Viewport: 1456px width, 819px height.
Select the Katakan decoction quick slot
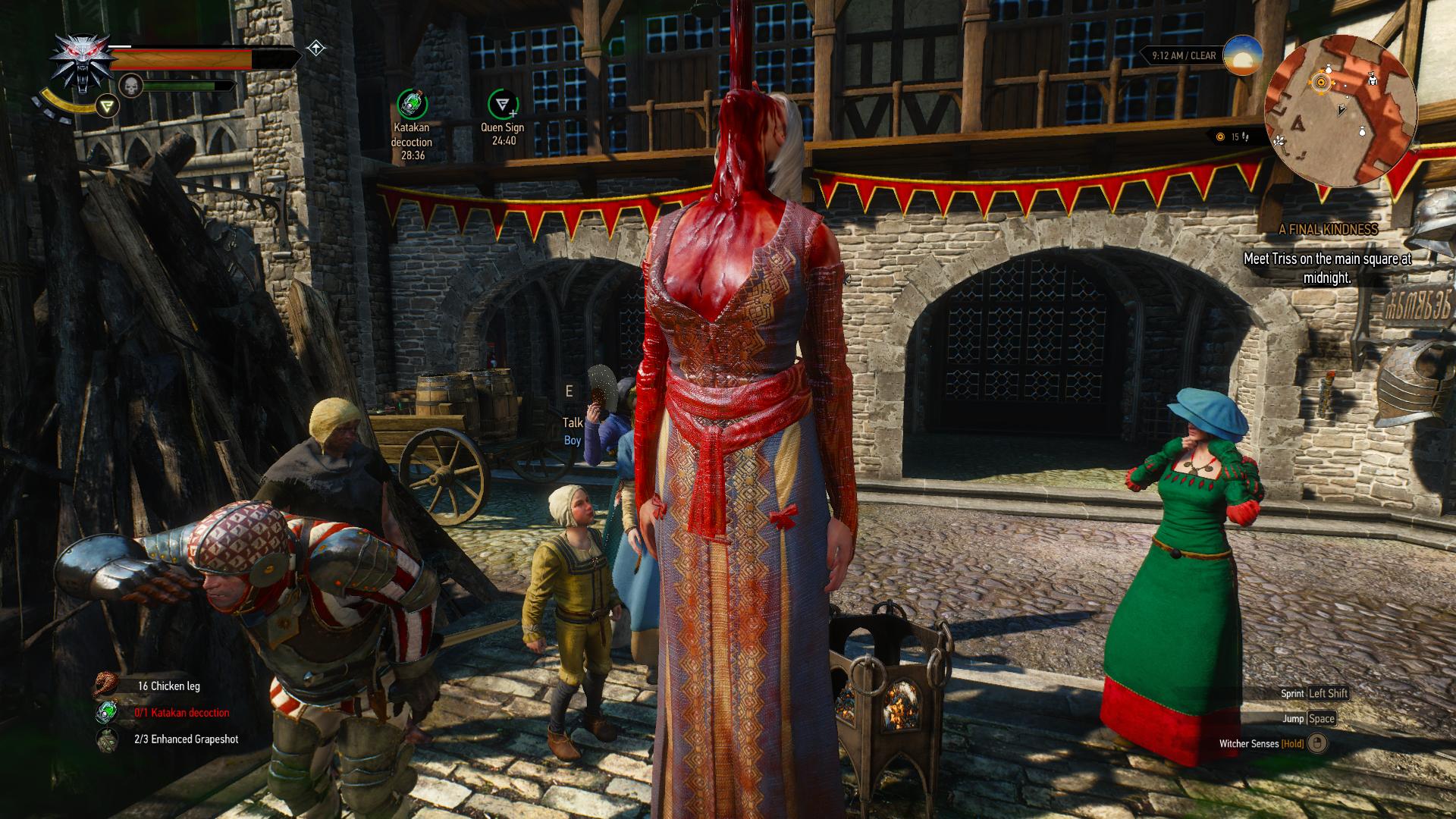tap(107, 712)
